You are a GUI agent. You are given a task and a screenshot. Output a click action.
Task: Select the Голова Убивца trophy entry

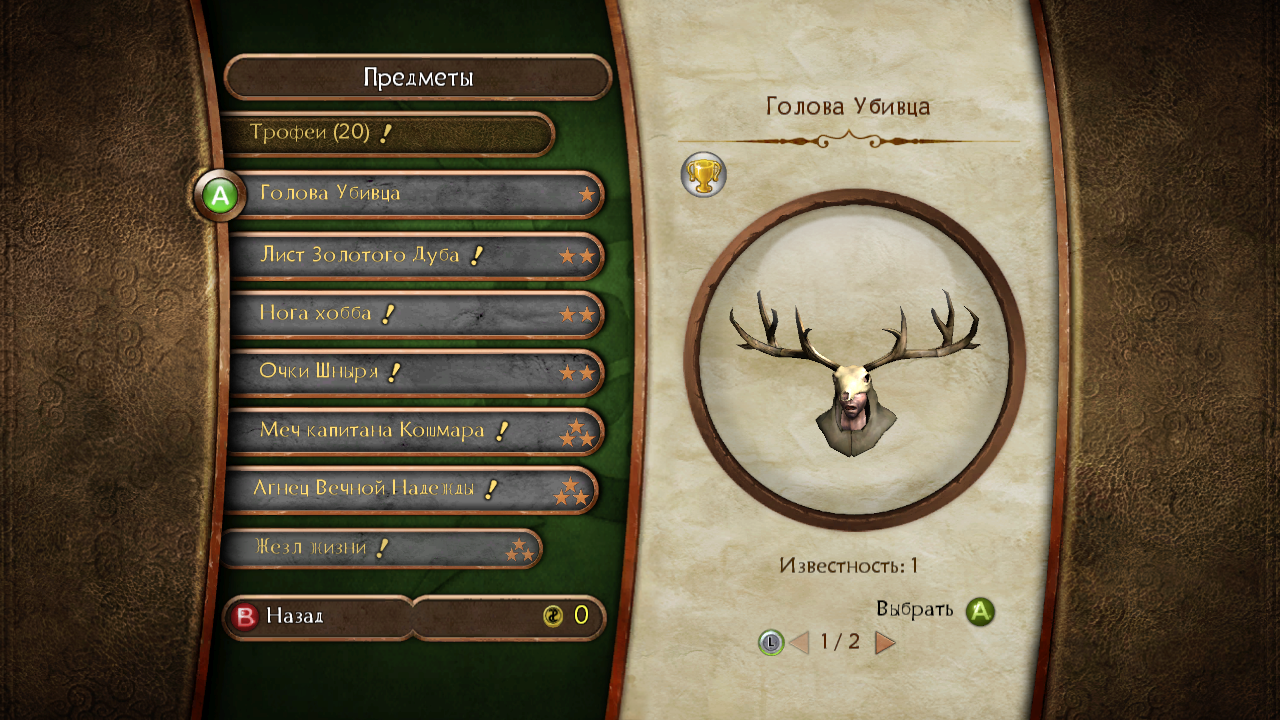pos(415,194)
